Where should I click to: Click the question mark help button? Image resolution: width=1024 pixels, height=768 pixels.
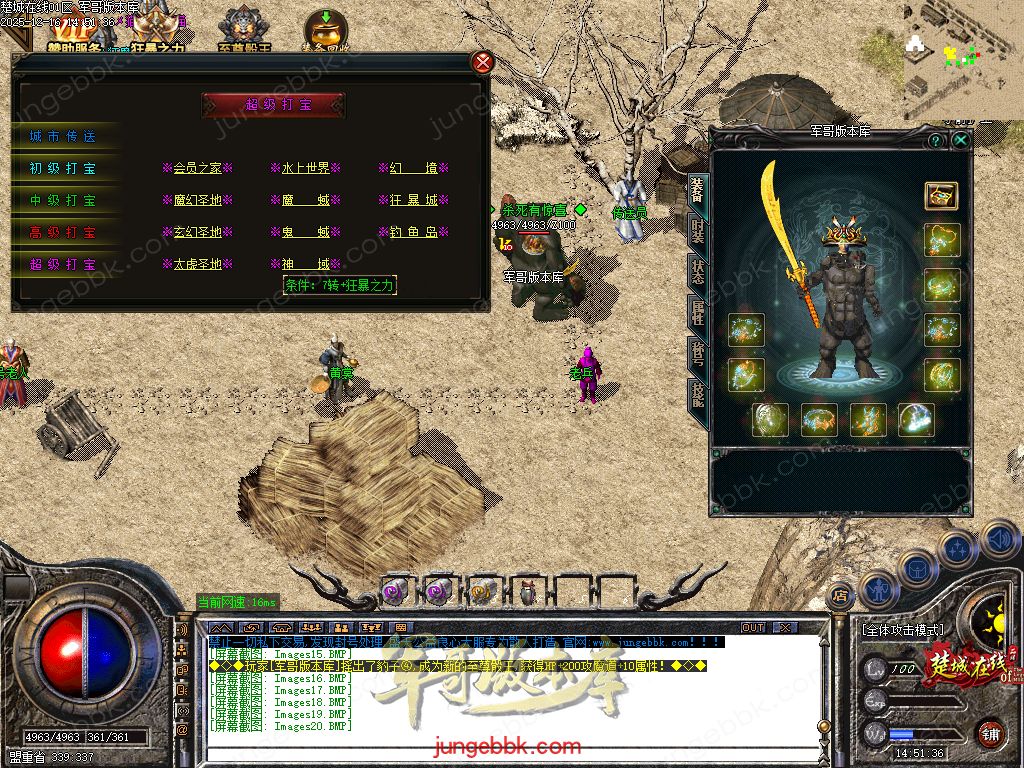pyautogui.click(x=936, y=141)
